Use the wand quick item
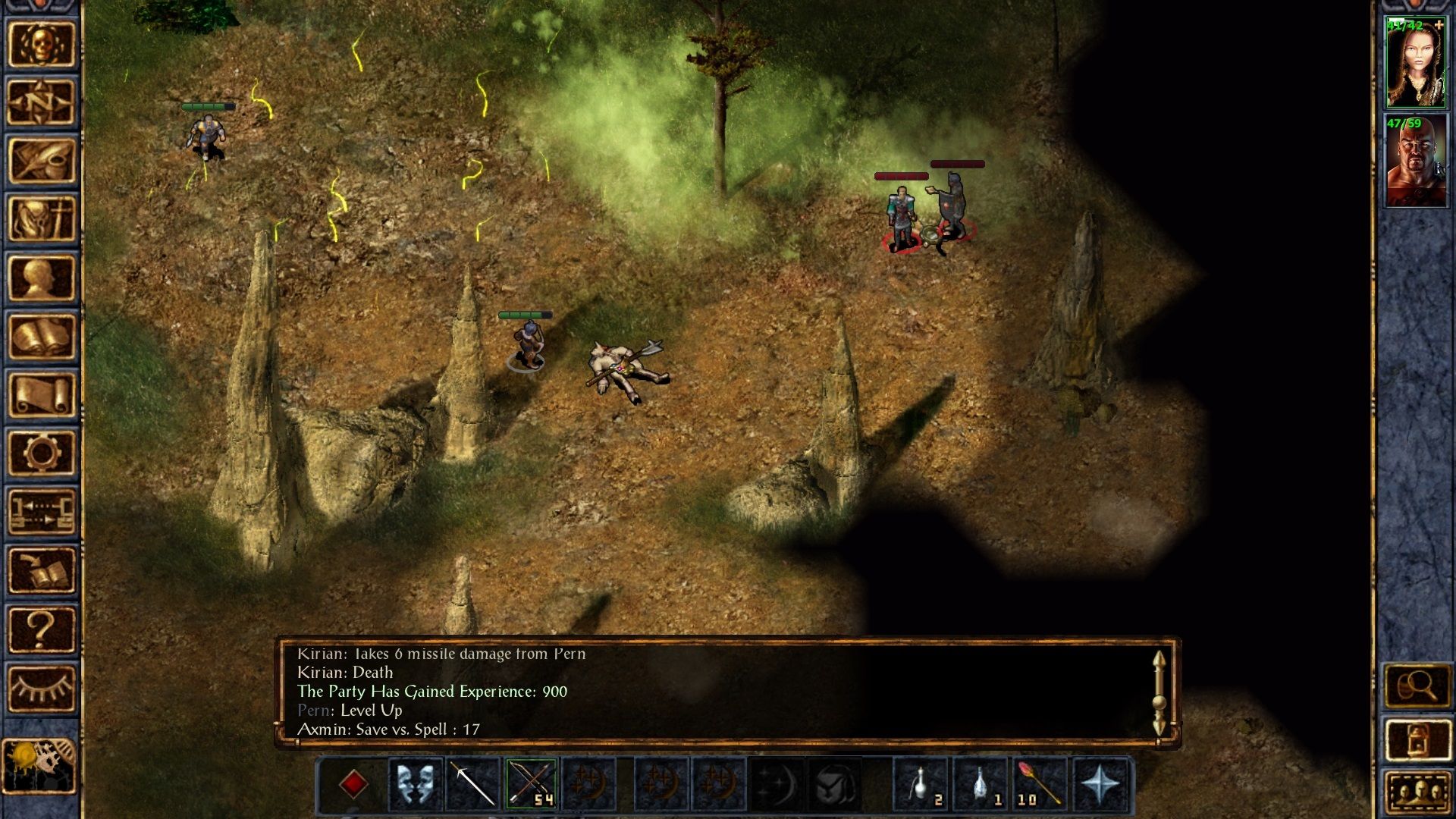Screen dimensions: 1456x819 coord(1040,783)
